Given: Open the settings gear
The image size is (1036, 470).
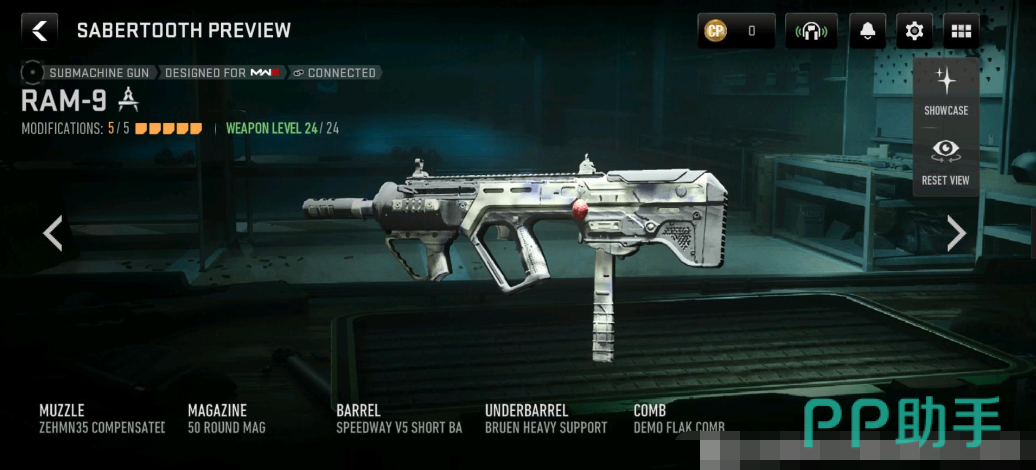Looking at the screenshot, I should pyautogui.click(x=914, y=31).
